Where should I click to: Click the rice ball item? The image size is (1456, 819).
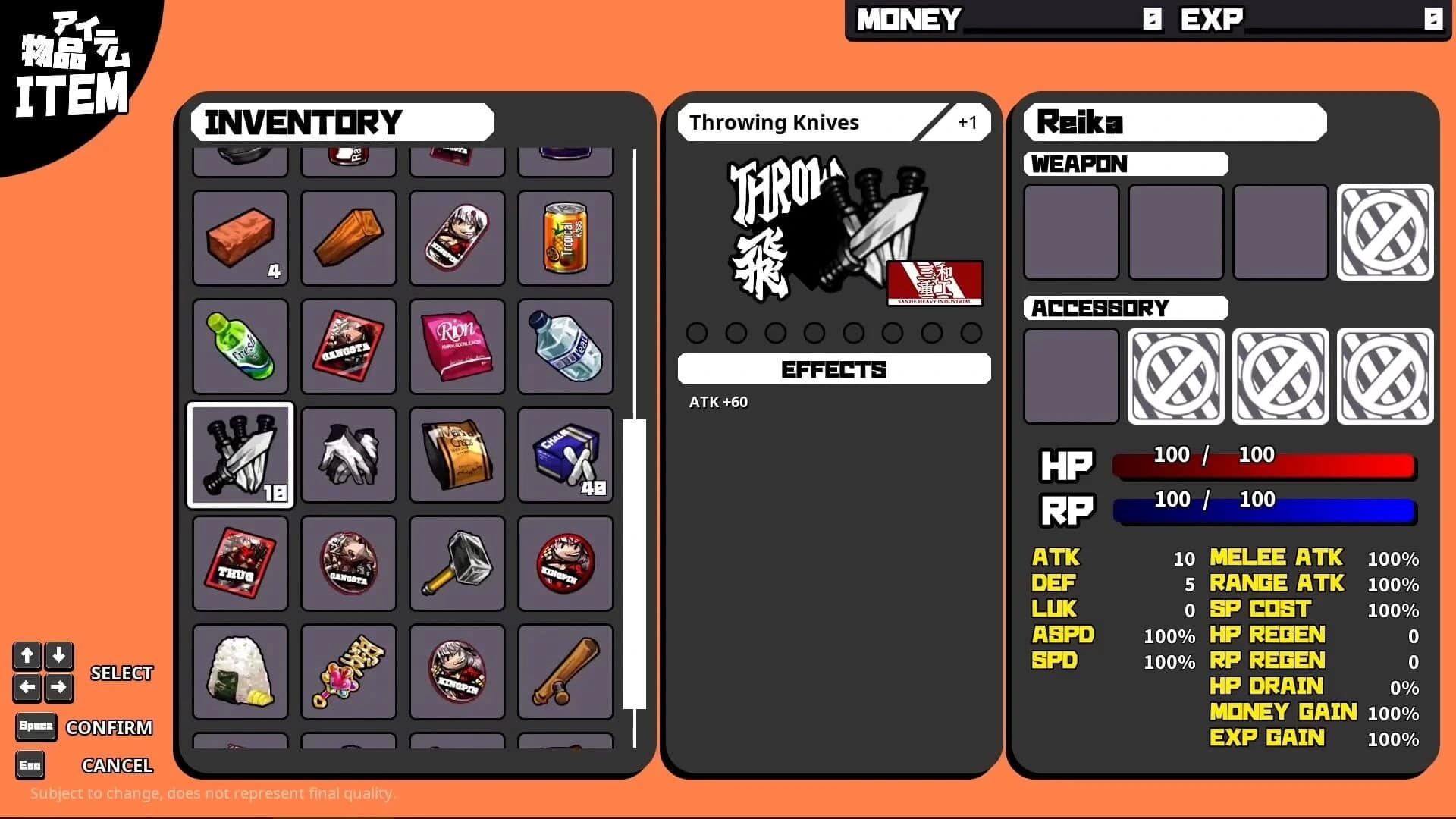coord(240,671)
